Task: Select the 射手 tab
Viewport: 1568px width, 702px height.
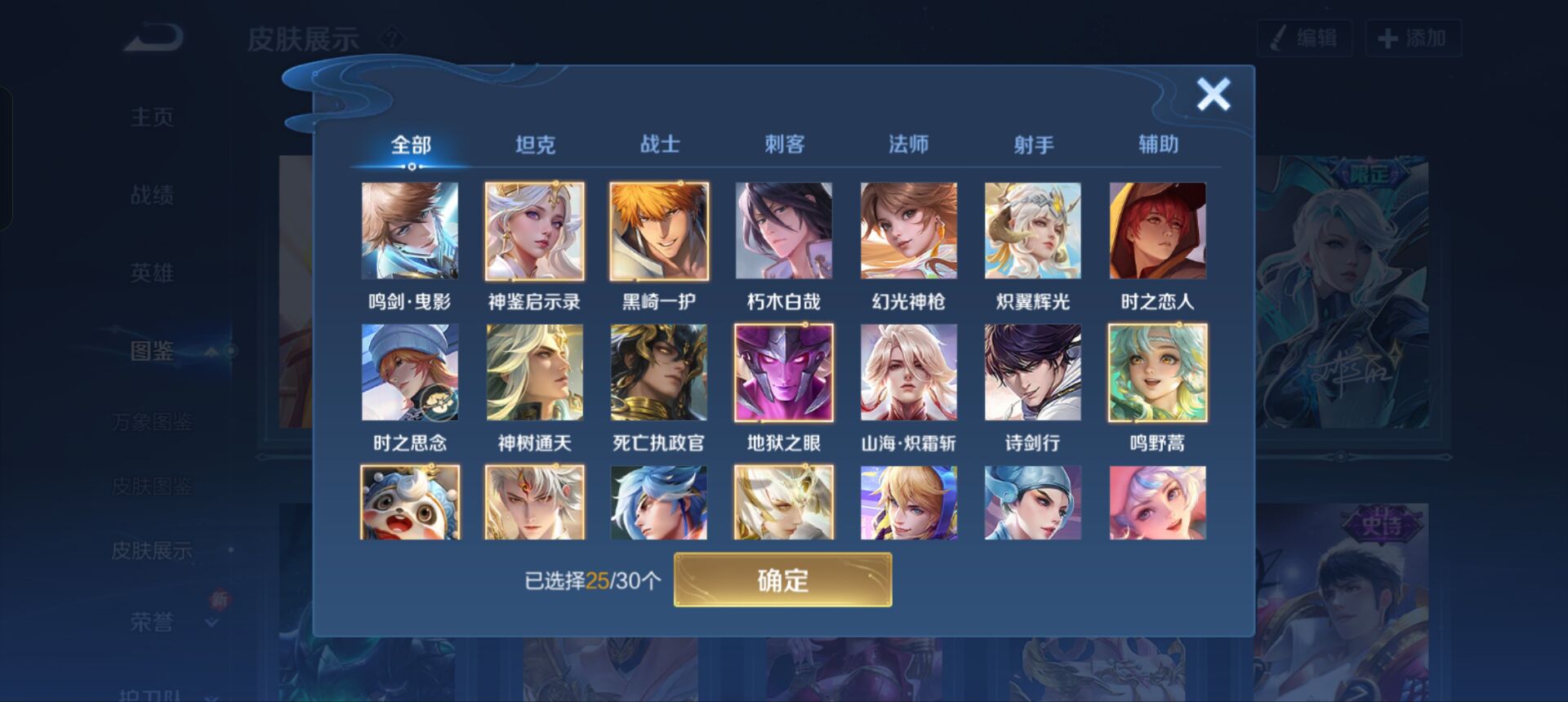Action: click(x=1033, y=144)
